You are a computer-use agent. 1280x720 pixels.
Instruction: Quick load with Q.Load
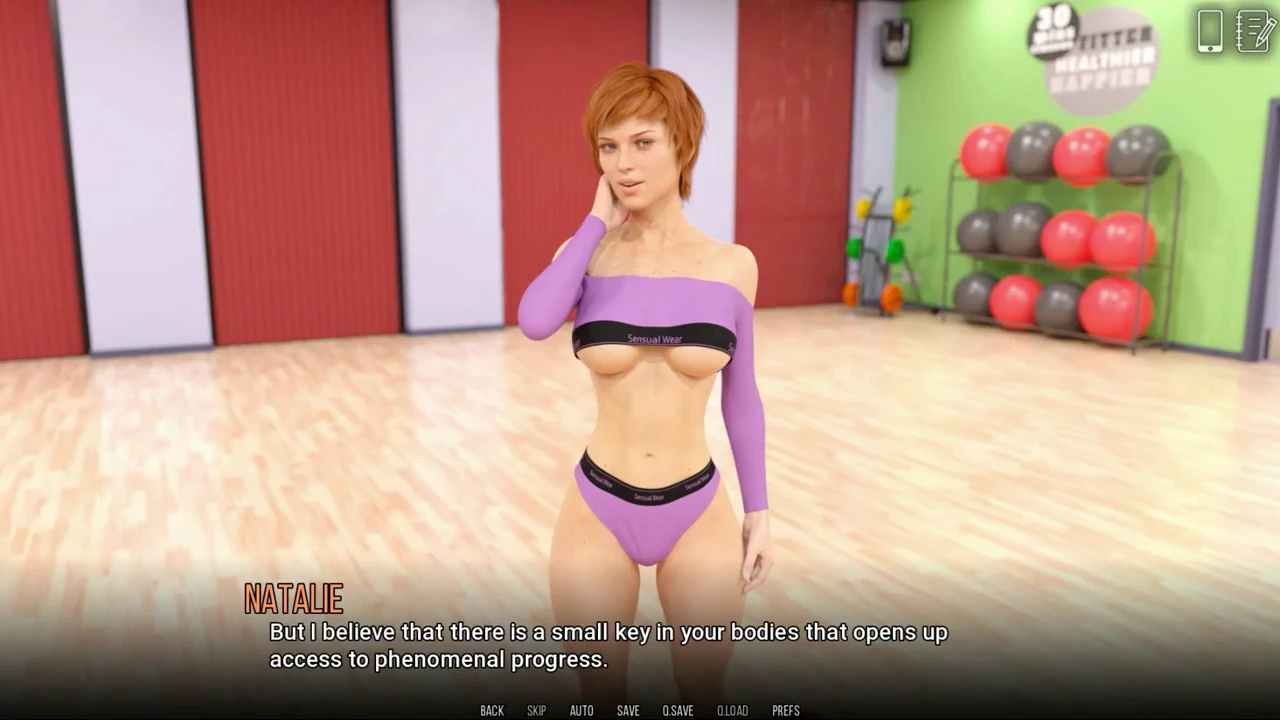click(x=732, y=711)
